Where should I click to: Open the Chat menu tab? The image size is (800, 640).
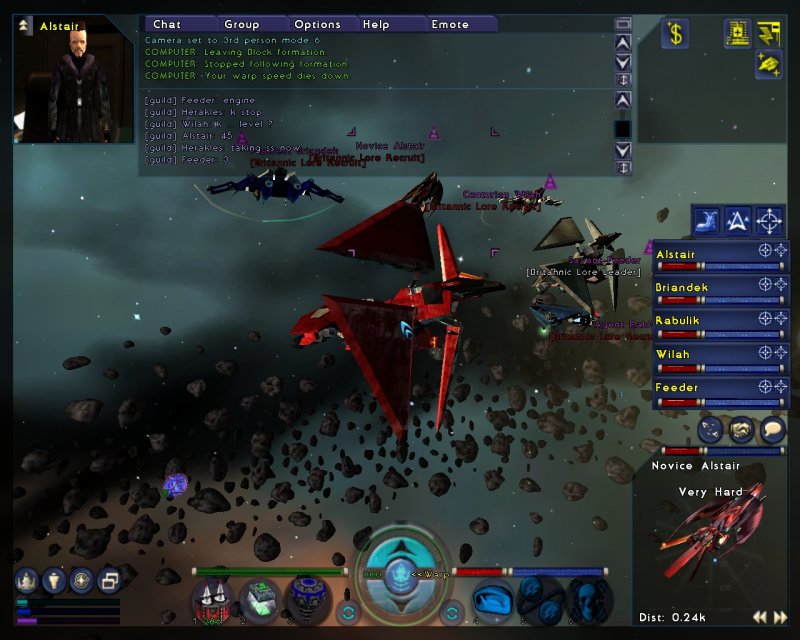[x=167, y=24]
